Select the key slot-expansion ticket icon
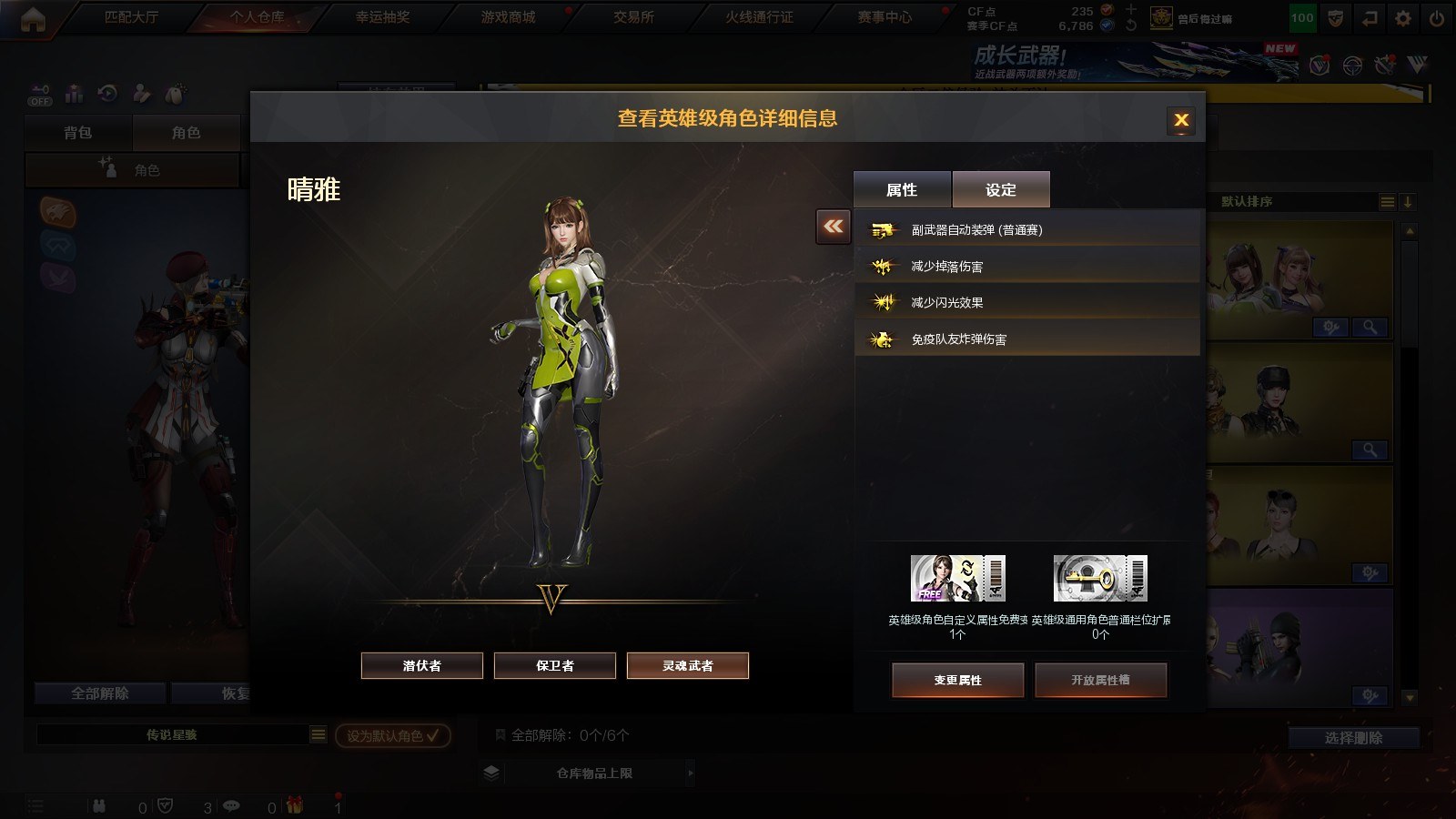 (1100, 579)
